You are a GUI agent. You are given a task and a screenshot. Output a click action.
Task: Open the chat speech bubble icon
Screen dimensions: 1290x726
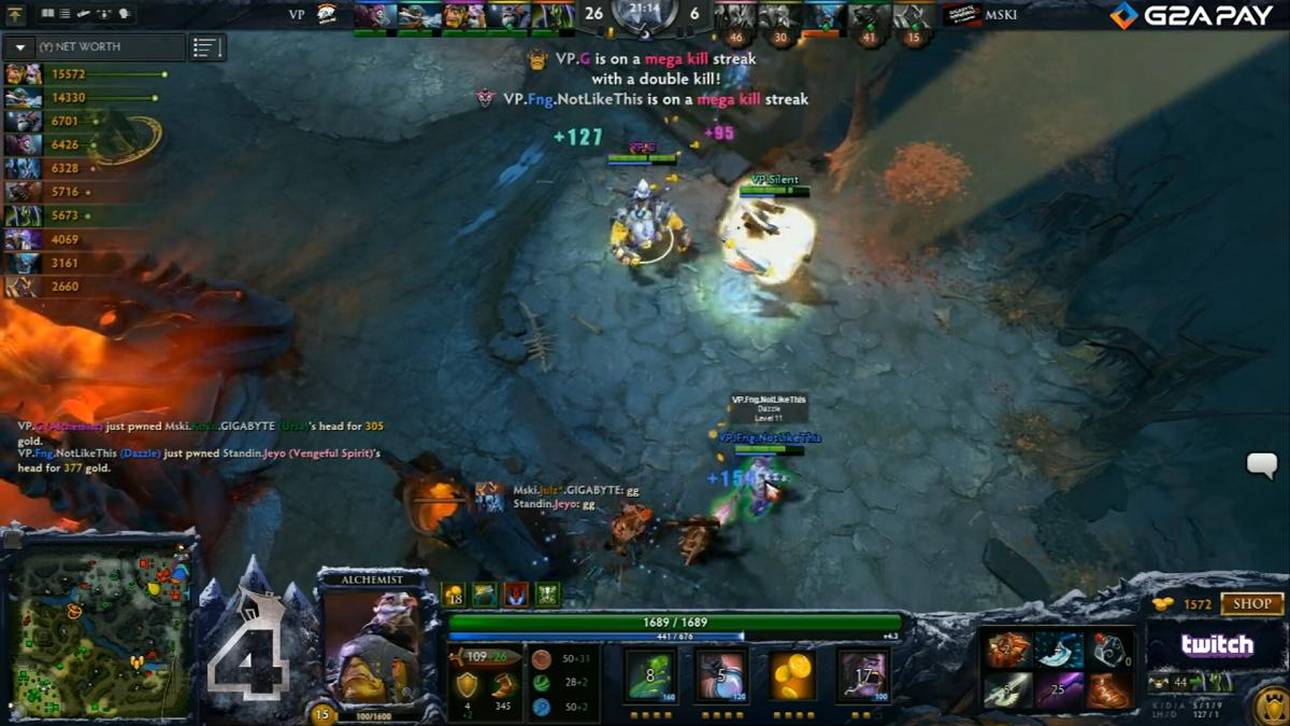coord(1261,465)
